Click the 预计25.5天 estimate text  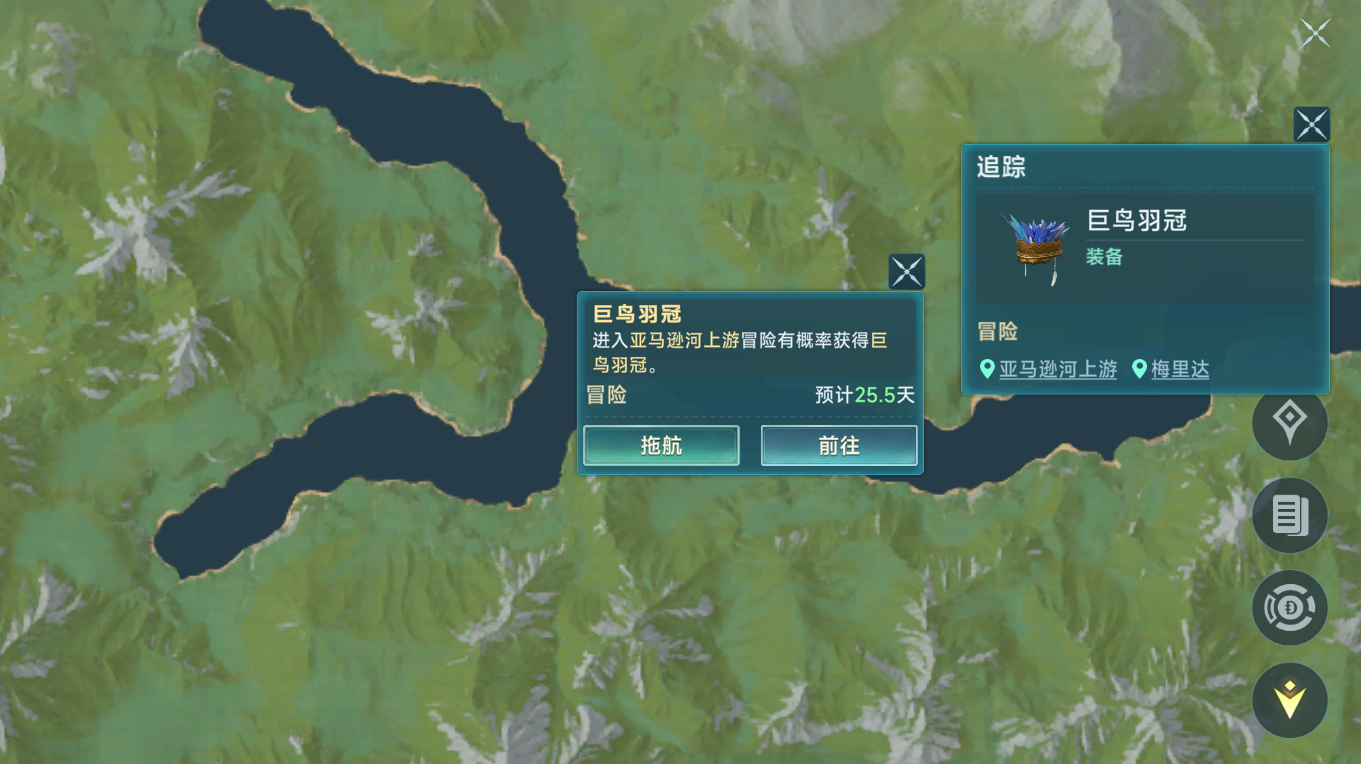(862, 396)
